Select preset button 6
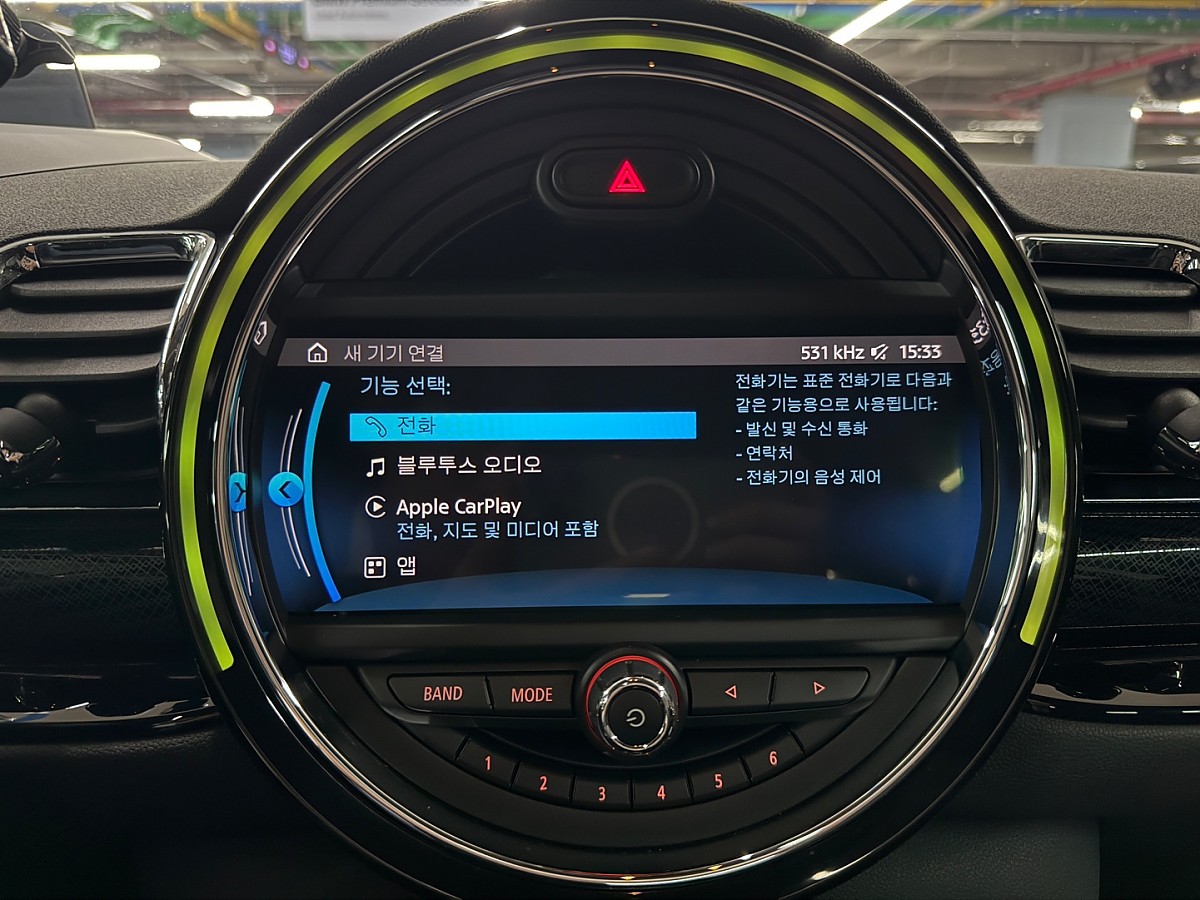The height and width of the screenshot is (900, 1200). point(772,759)
